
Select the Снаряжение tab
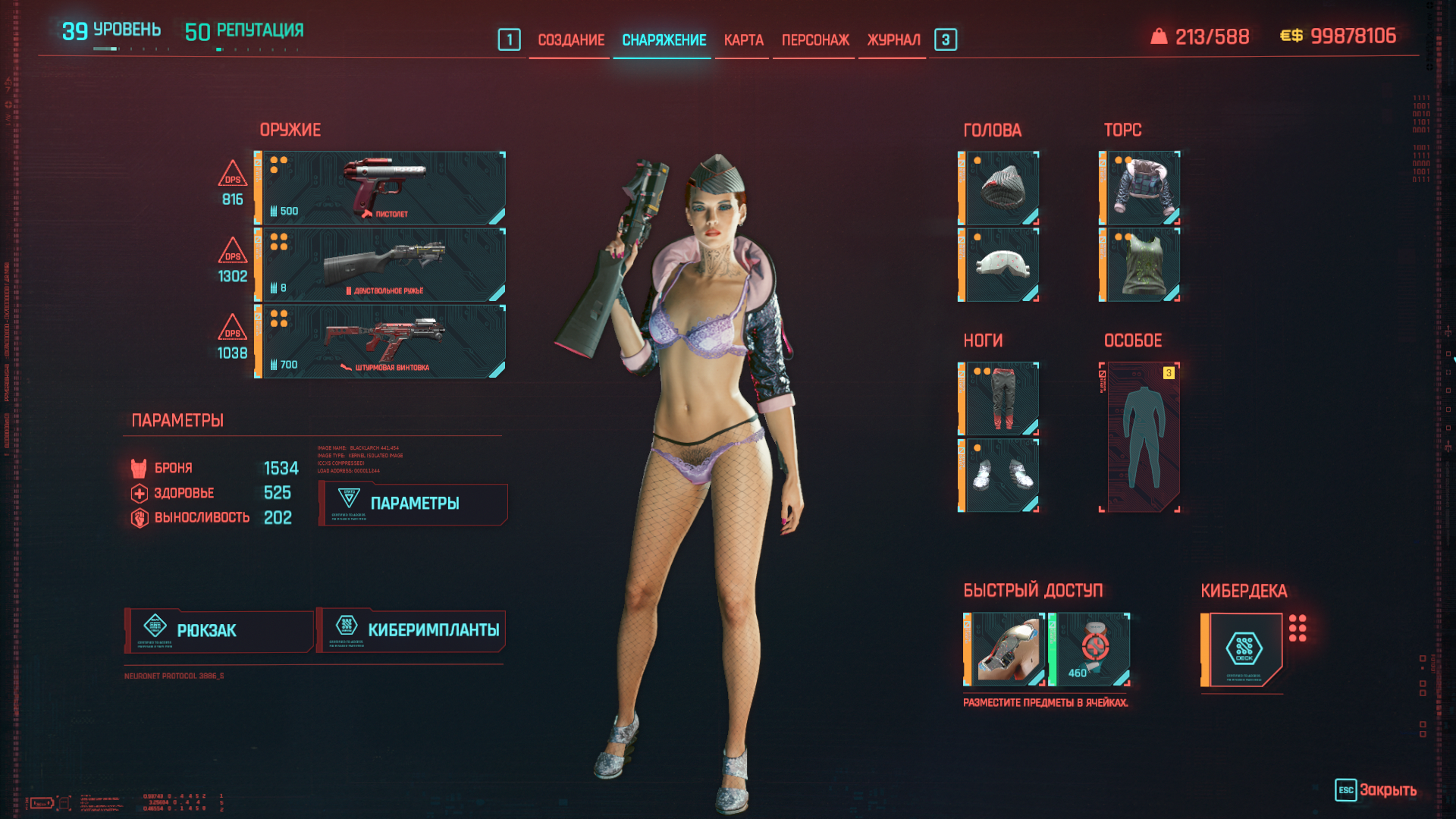click(x=664, y=40)
